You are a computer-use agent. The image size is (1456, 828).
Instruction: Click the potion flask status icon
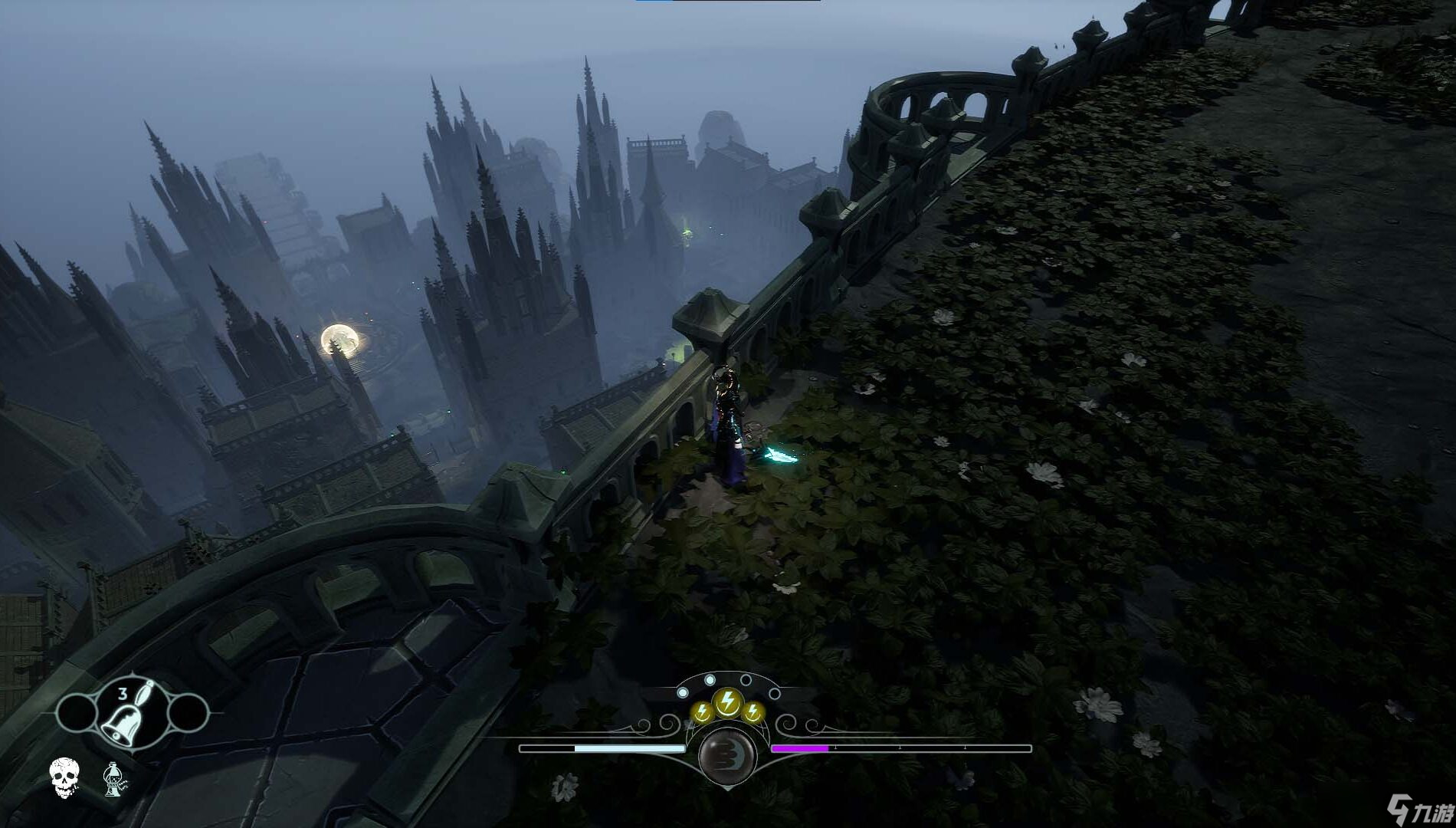pyautogui.click(x=114, y=778)
